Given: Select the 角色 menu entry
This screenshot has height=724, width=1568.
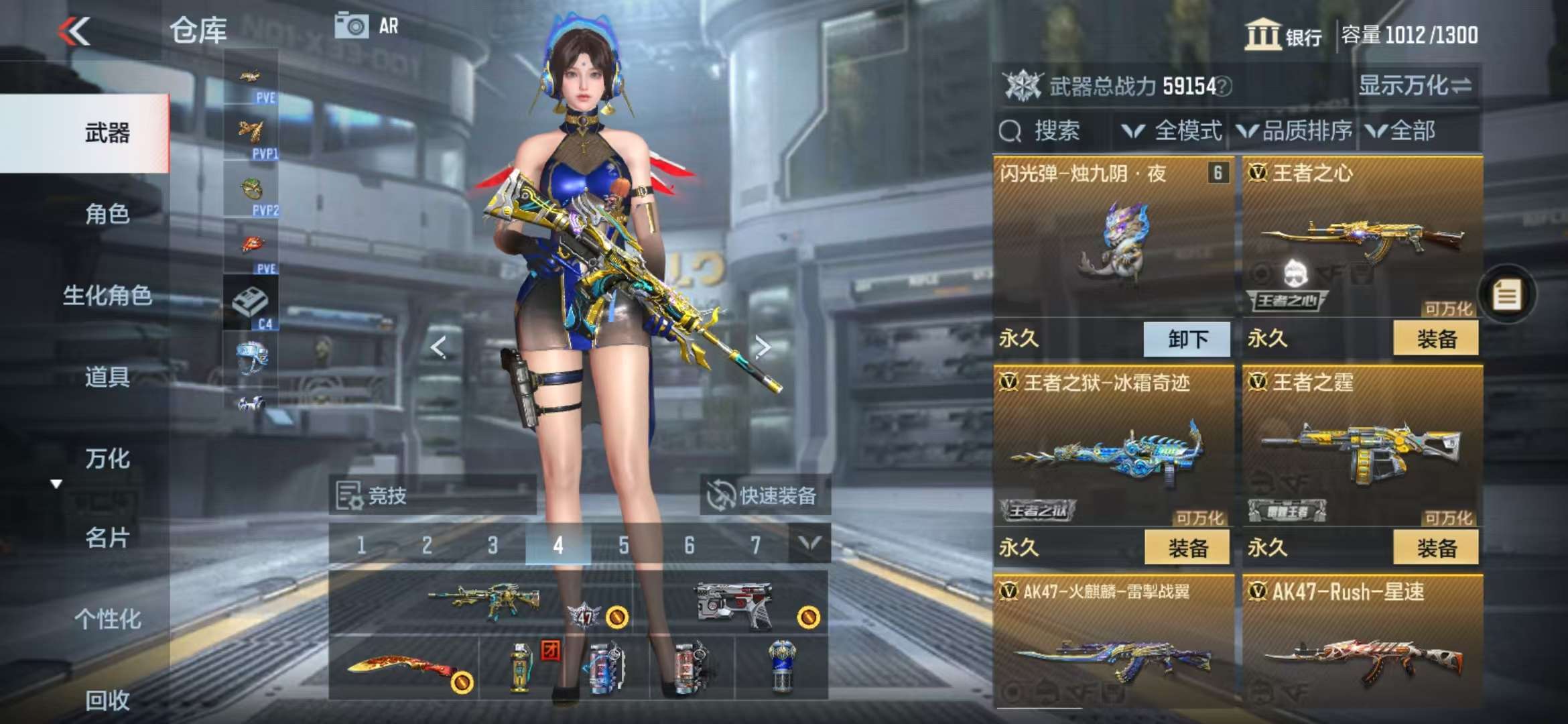Looking at the screenshot, I should click(107, 214).
